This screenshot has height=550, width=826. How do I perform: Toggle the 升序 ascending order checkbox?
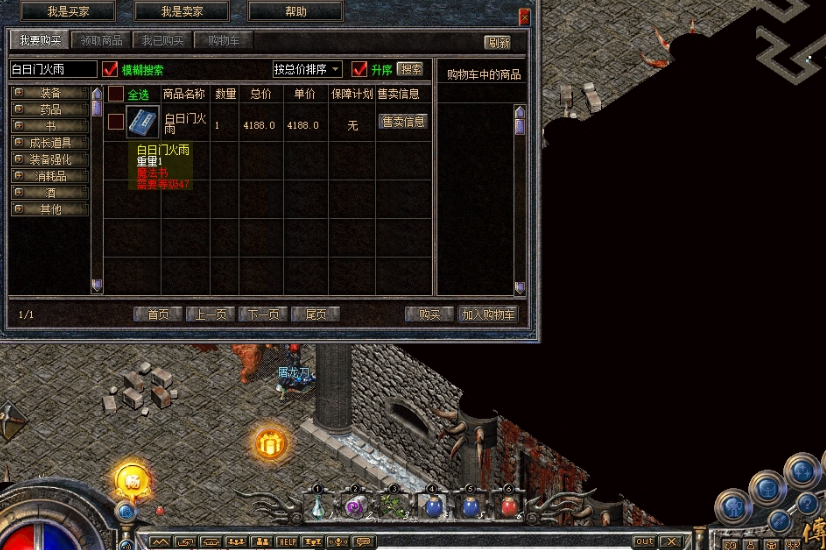[x=360, y=70]
